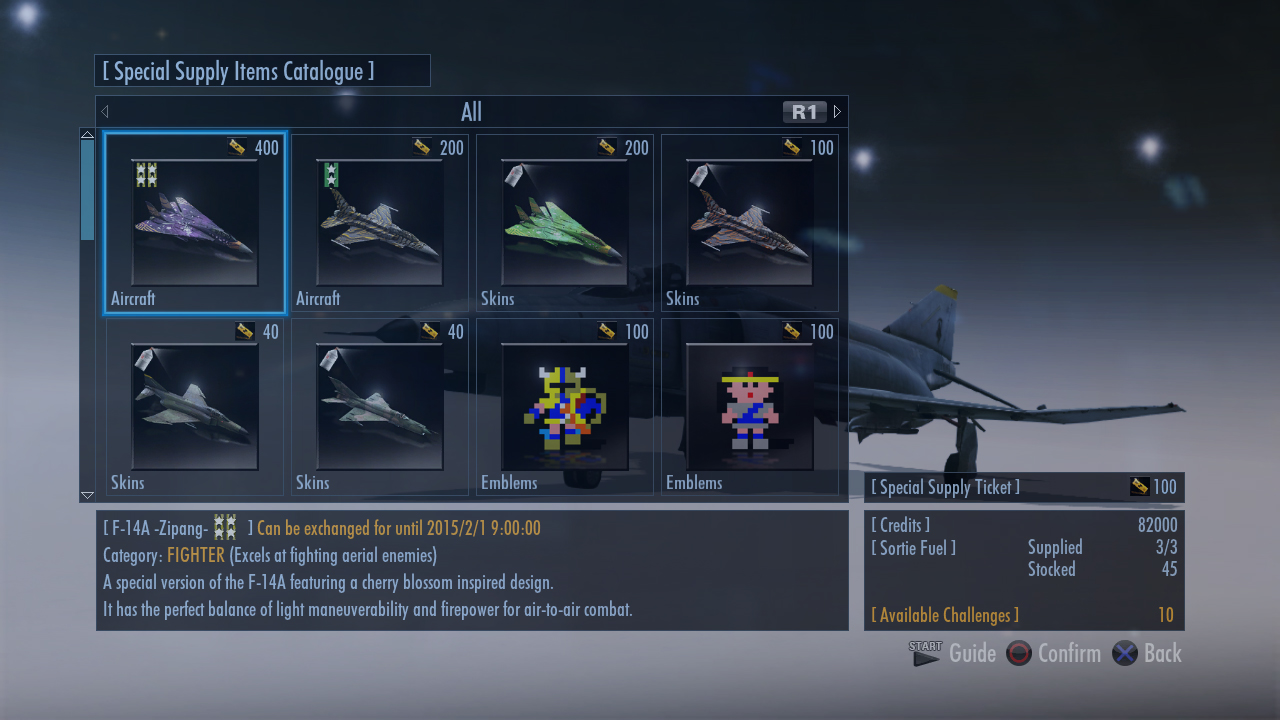Select the blue and yellow pixel knight emblem

click(565, 408)
